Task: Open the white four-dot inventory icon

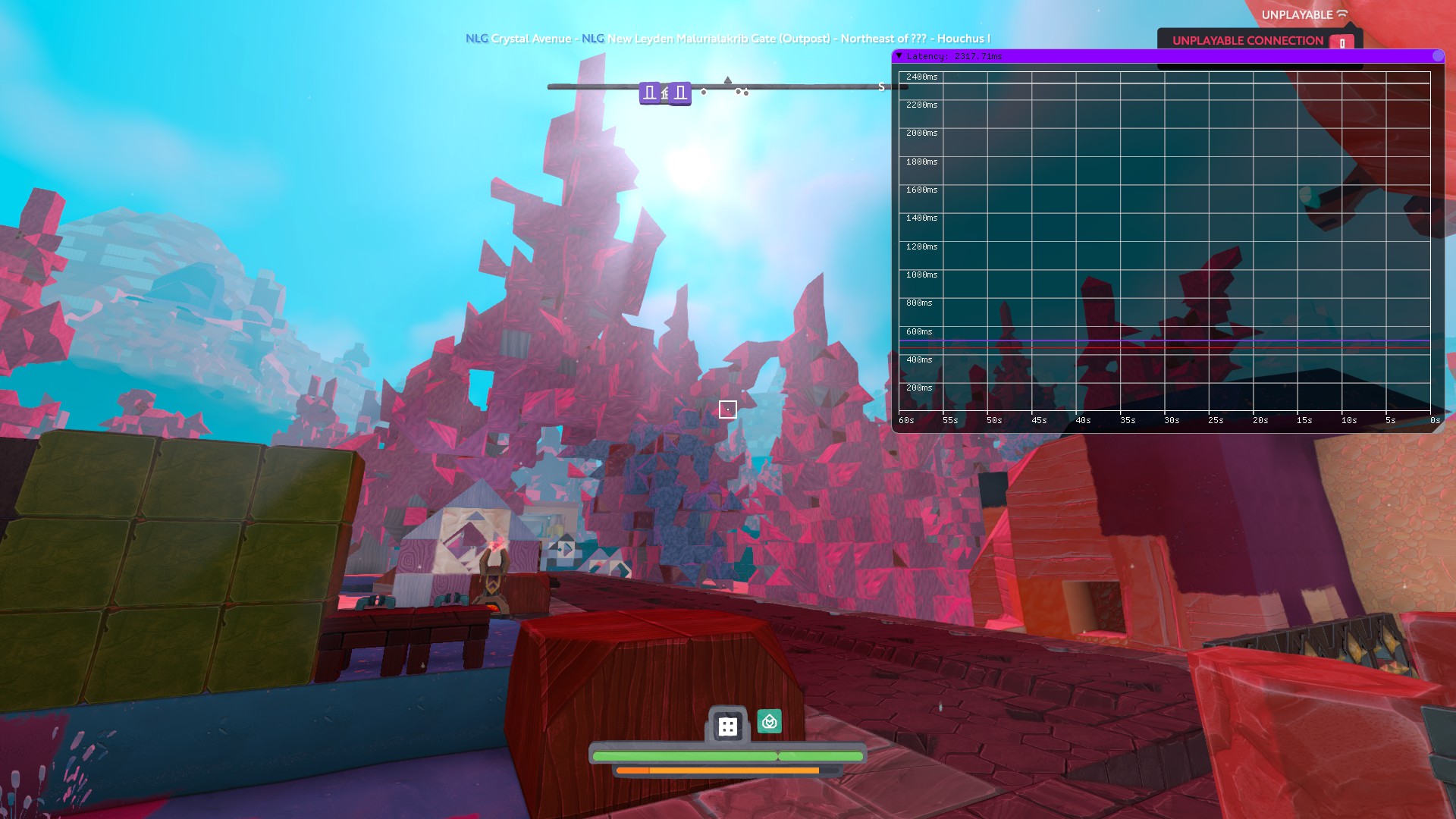Action: tap(728, 726)
